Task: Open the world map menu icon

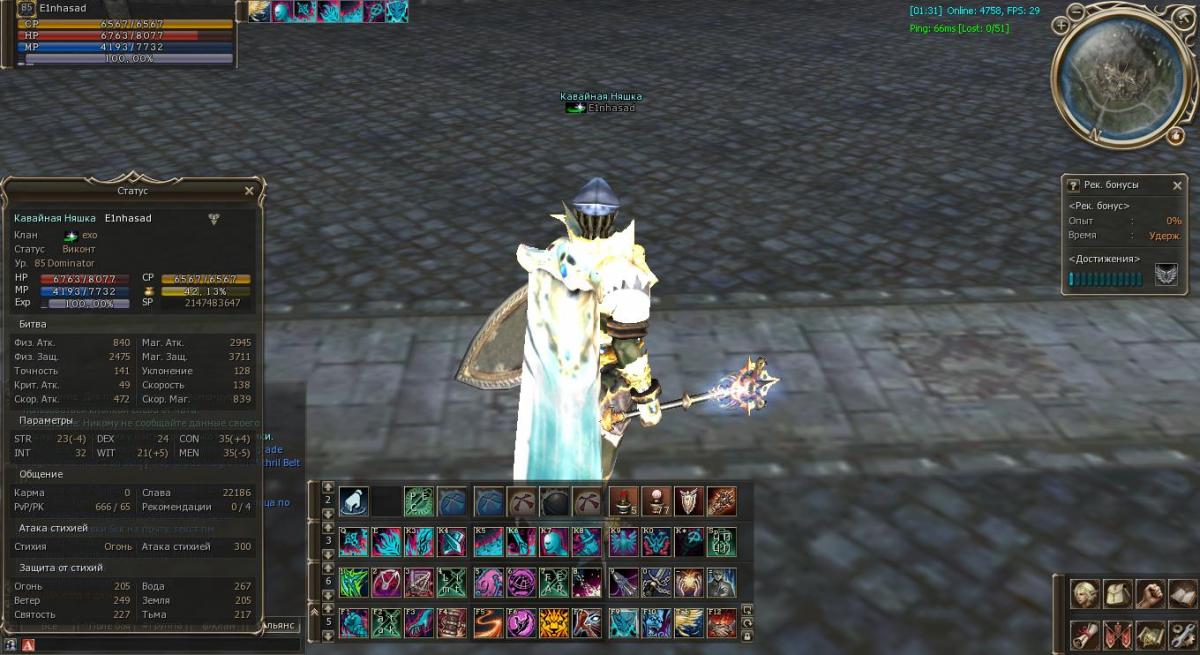Action: (1150, 633)
